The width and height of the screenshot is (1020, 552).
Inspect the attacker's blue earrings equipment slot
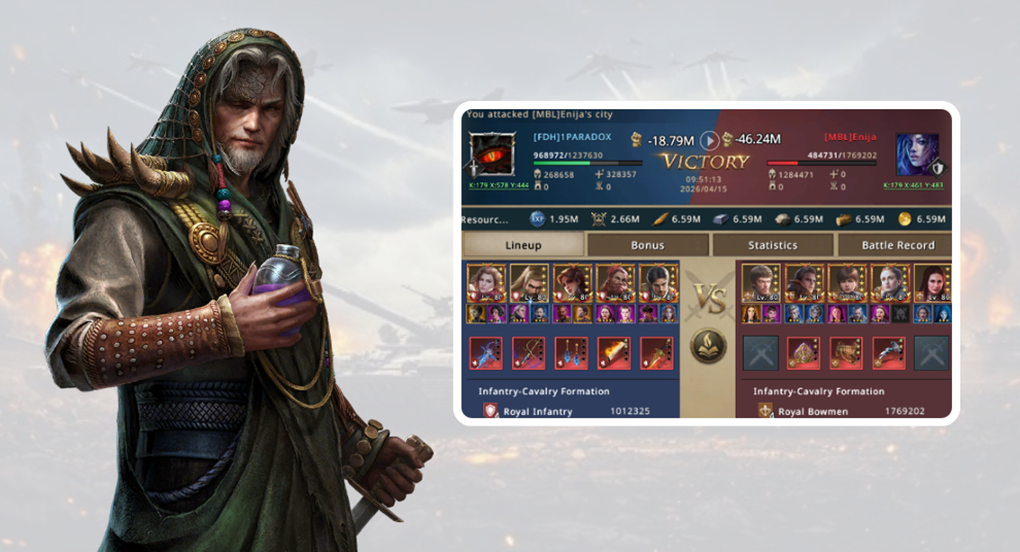pos(571,353)
